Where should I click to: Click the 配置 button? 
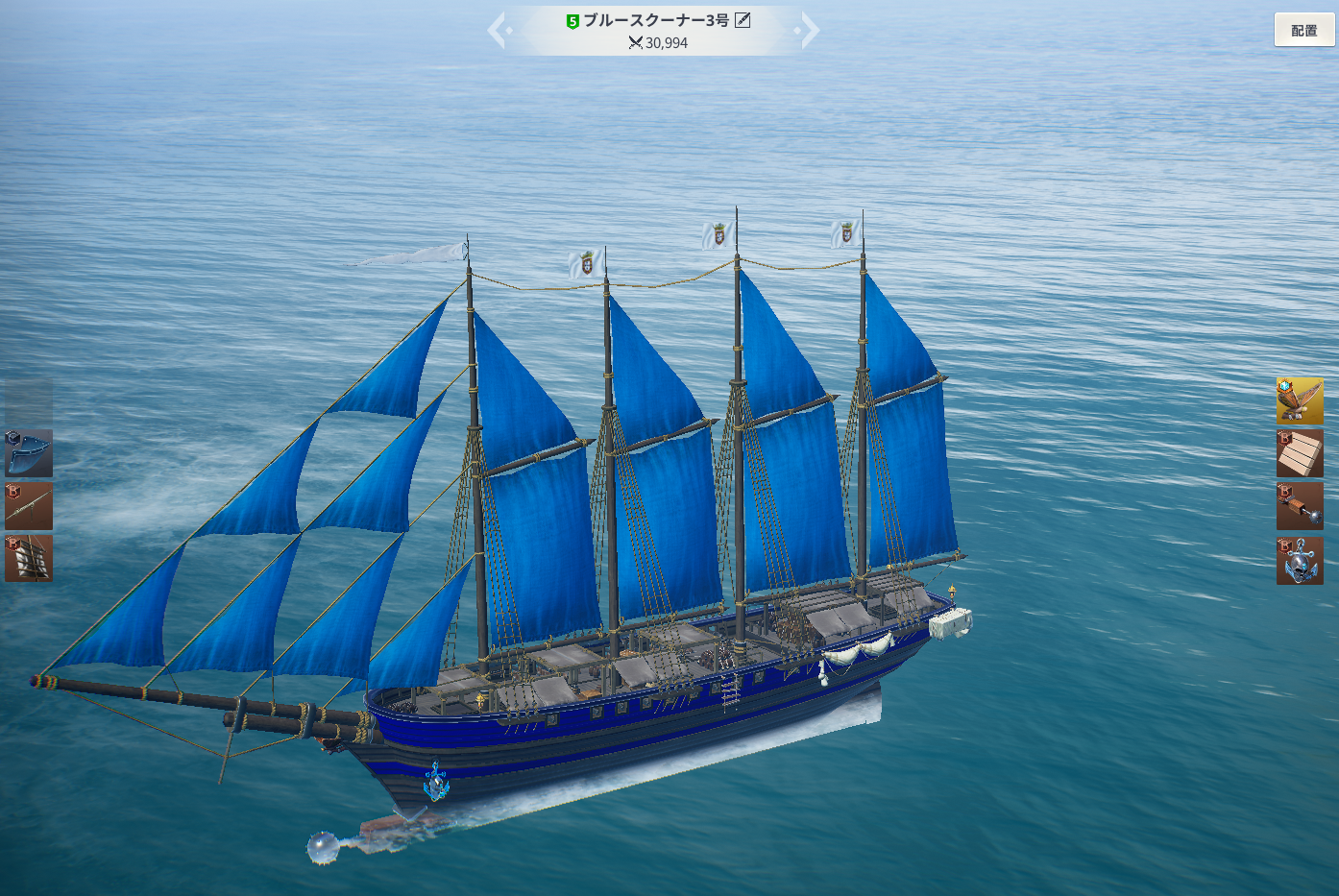[x=1303, y=30]
